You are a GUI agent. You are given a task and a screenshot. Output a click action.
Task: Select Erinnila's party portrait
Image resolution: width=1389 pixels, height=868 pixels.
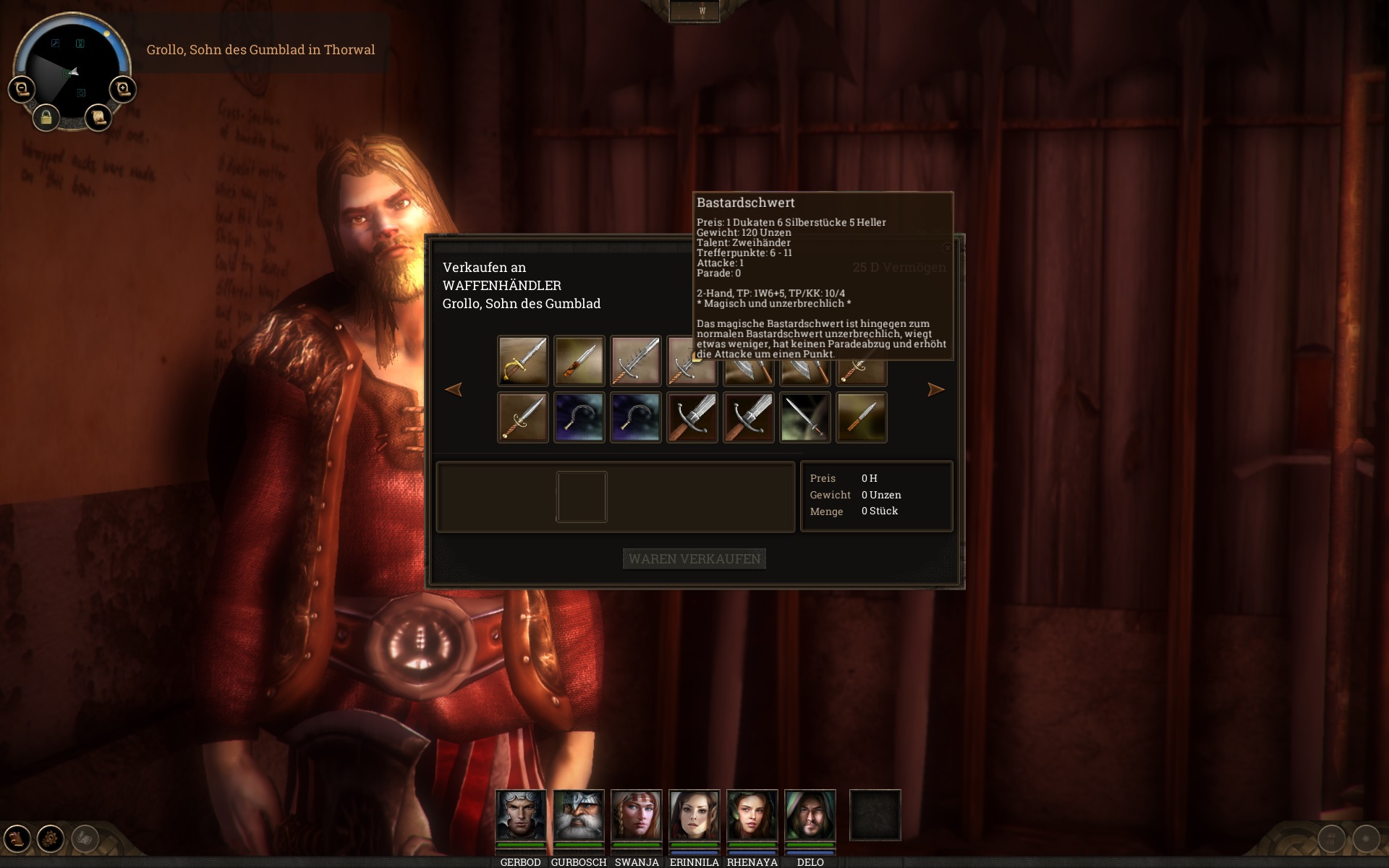coord(694,815)
